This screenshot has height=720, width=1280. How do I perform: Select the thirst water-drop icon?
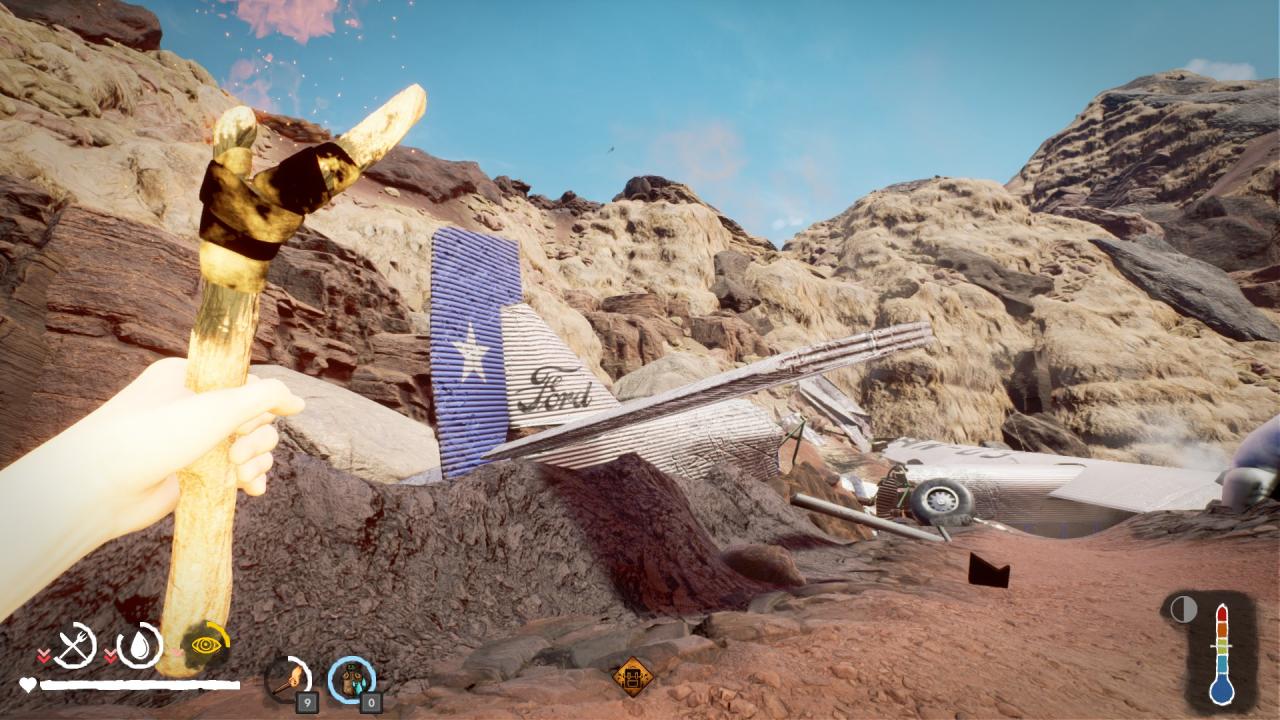click(140, 645)
